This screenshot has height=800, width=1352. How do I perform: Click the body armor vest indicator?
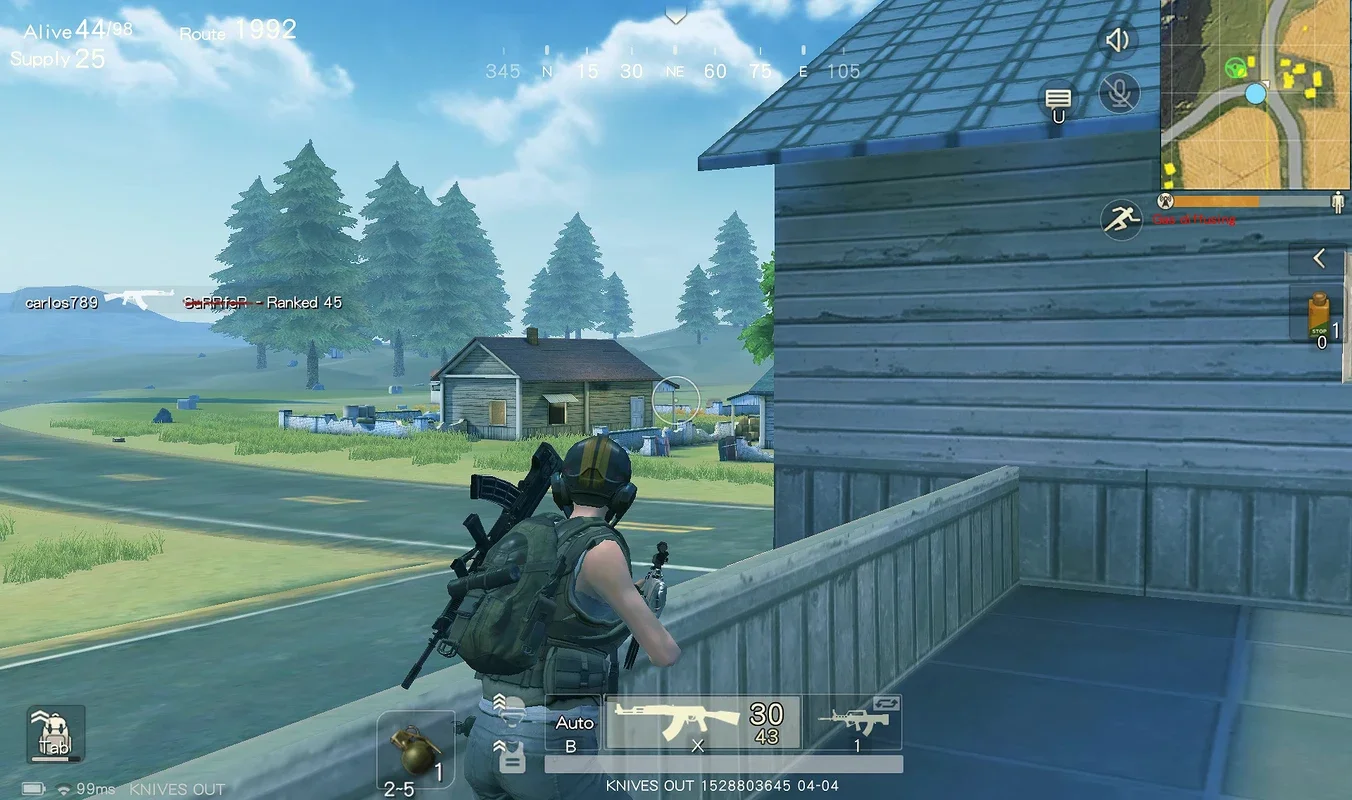(x=512, y=761)
